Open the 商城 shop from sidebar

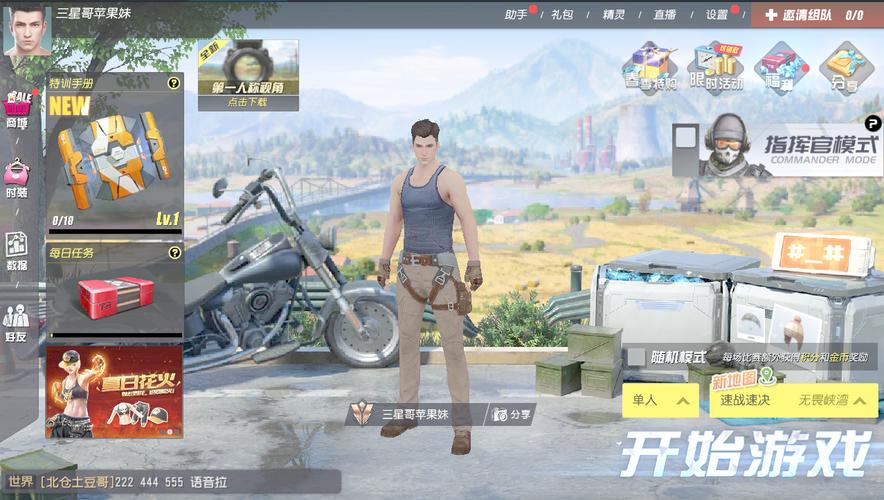click(17, 111)
